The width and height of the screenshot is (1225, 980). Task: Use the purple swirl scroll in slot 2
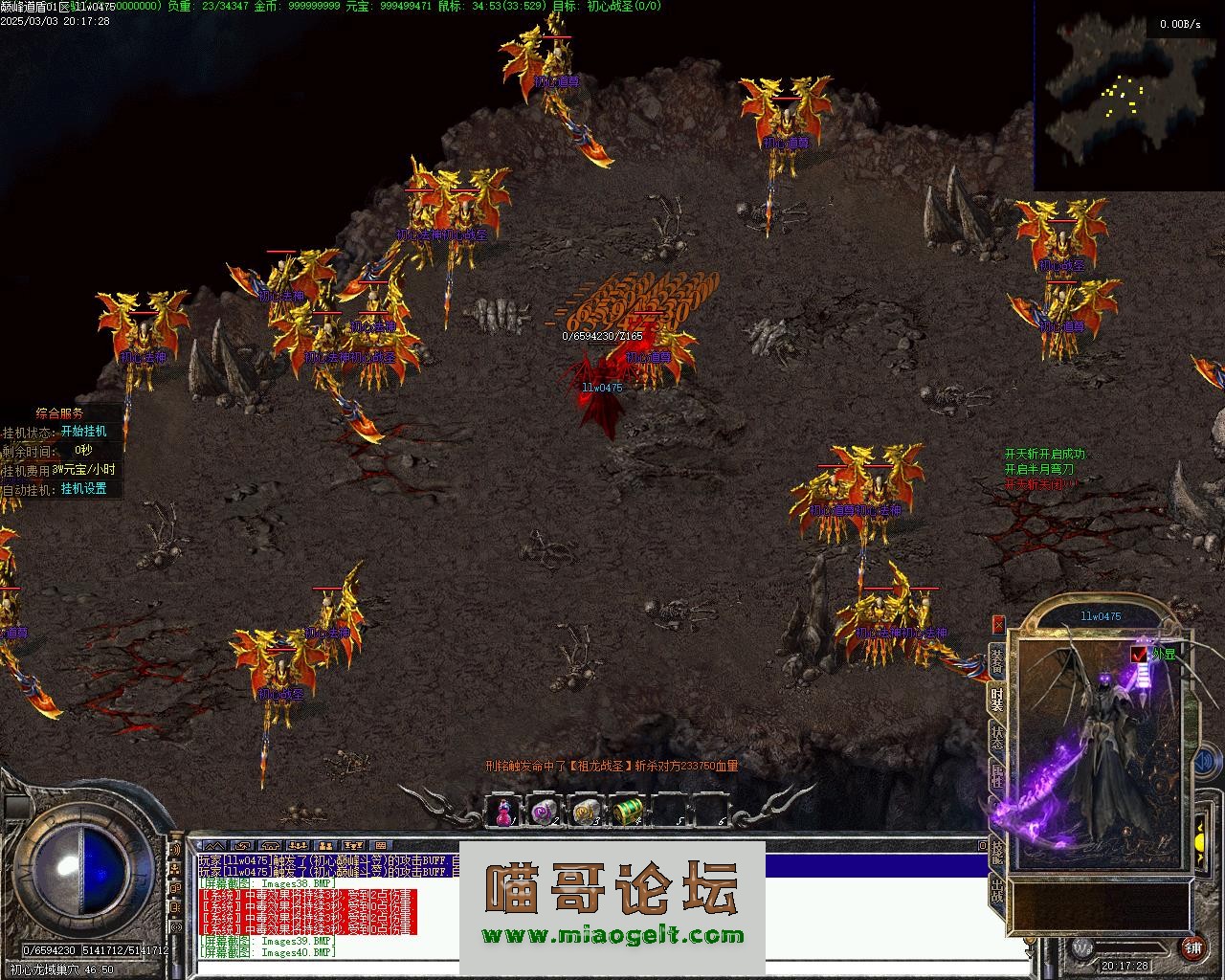coord(543,811)
